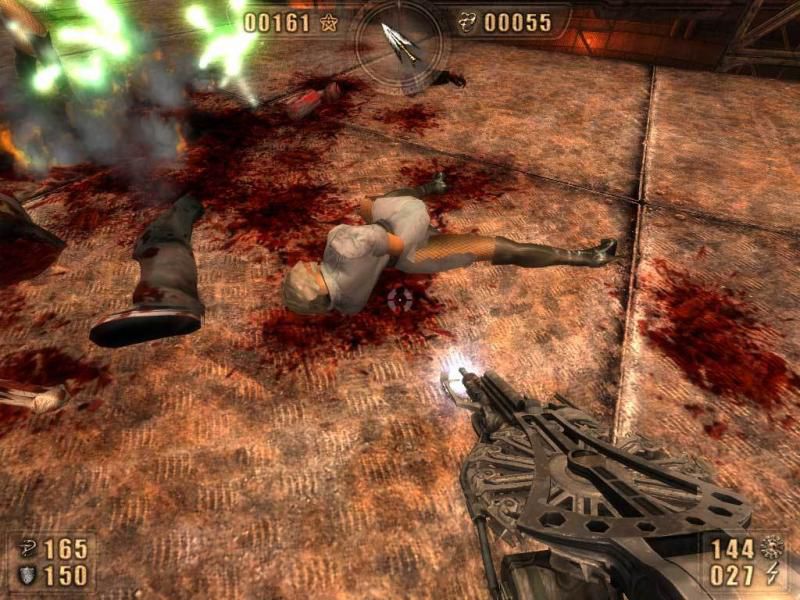This screenshot has width=800, height=600.
Task: Click the compass arrow dial
Action: 400,42
